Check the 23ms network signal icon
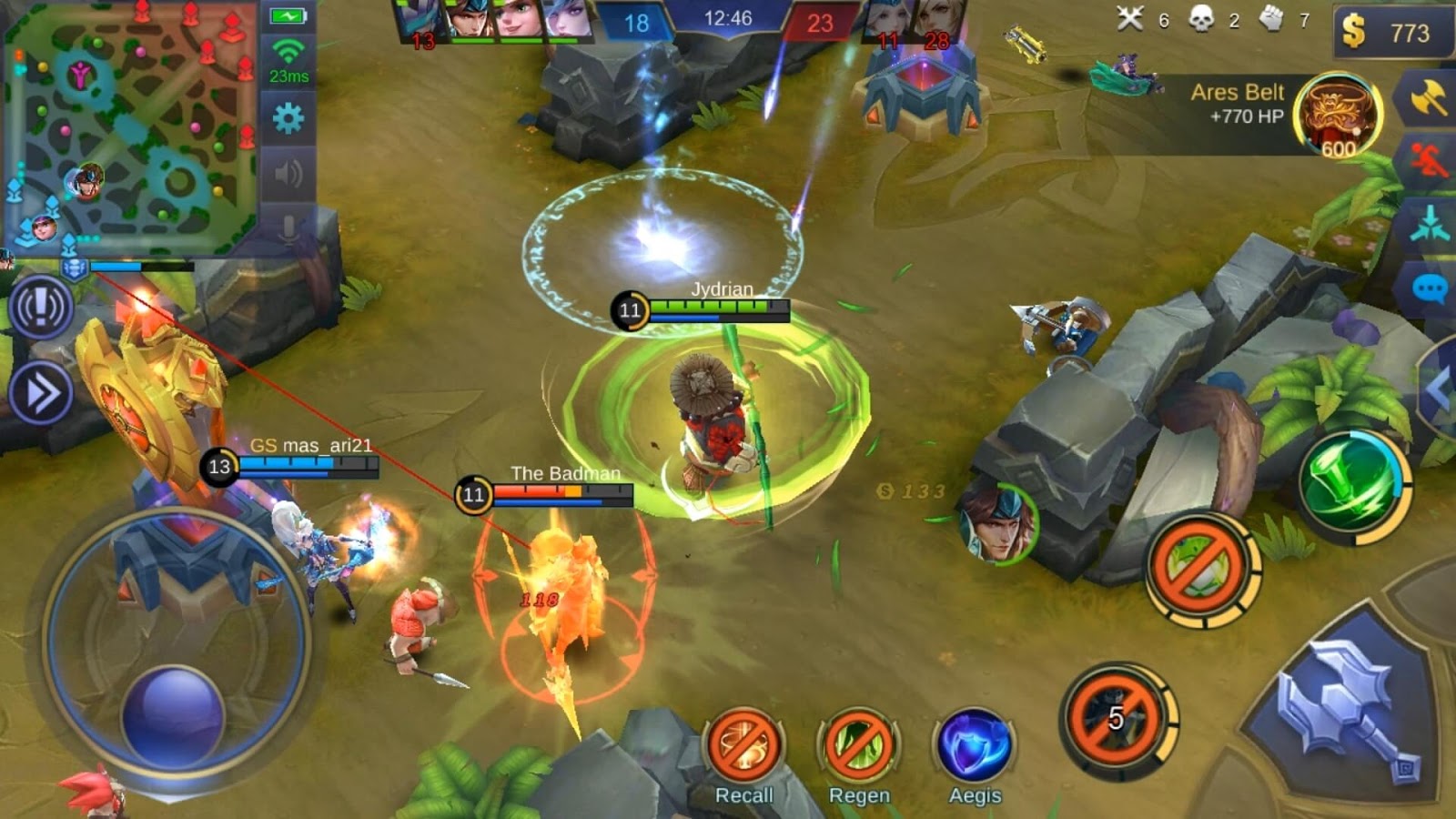This screenshot has height=819, width=1456. [288, 55]
